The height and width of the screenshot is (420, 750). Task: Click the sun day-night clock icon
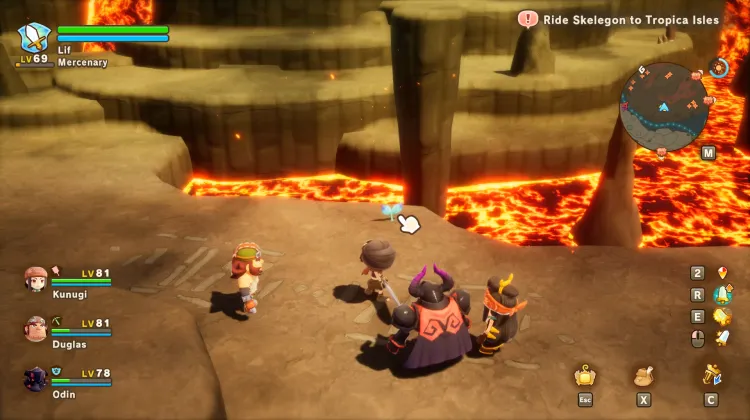[x=718, y=68]
